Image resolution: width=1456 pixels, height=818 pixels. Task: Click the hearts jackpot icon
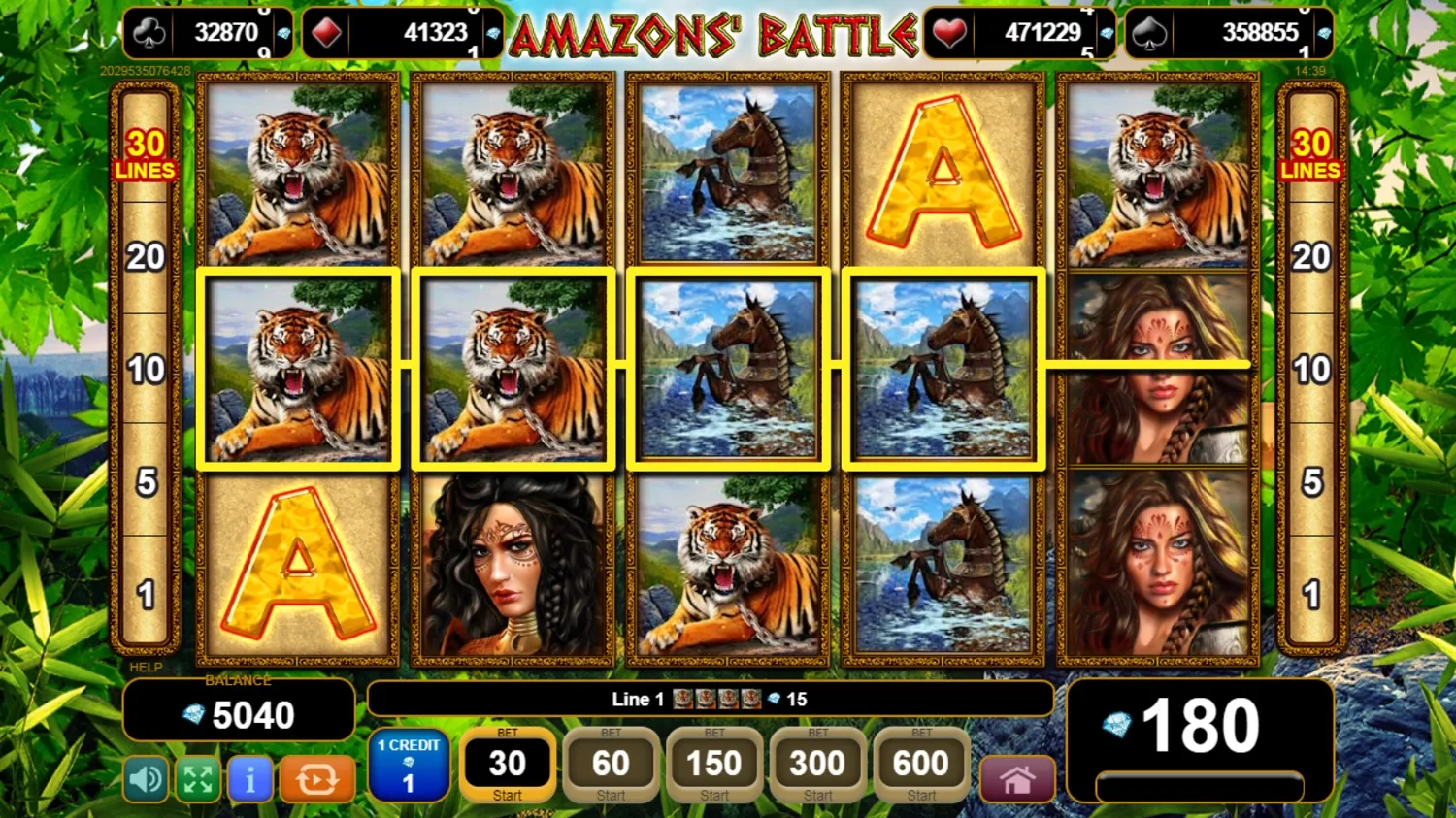(x=948, y=32)
